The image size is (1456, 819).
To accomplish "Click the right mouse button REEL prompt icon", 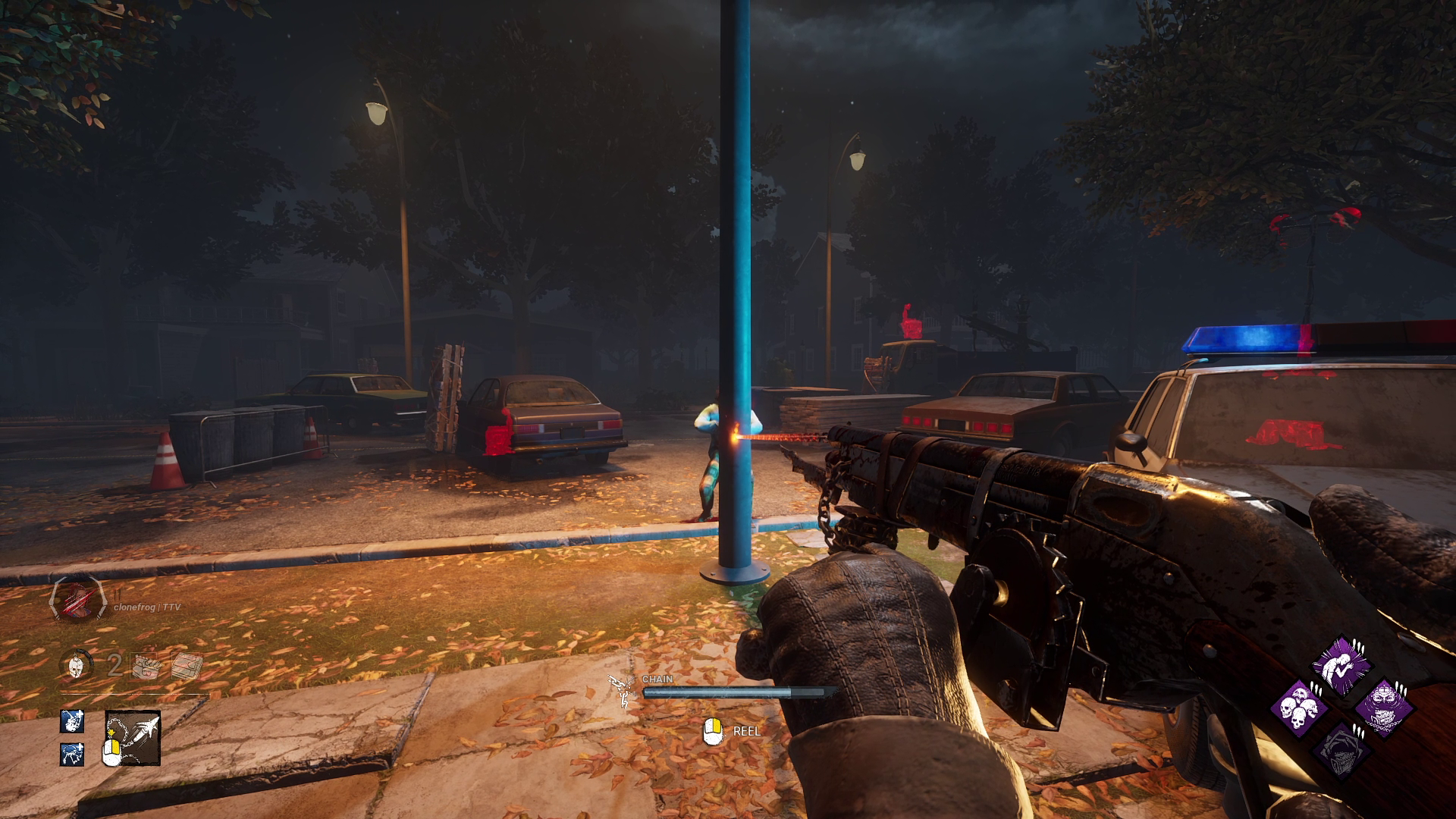I will (x=713, y=731).
